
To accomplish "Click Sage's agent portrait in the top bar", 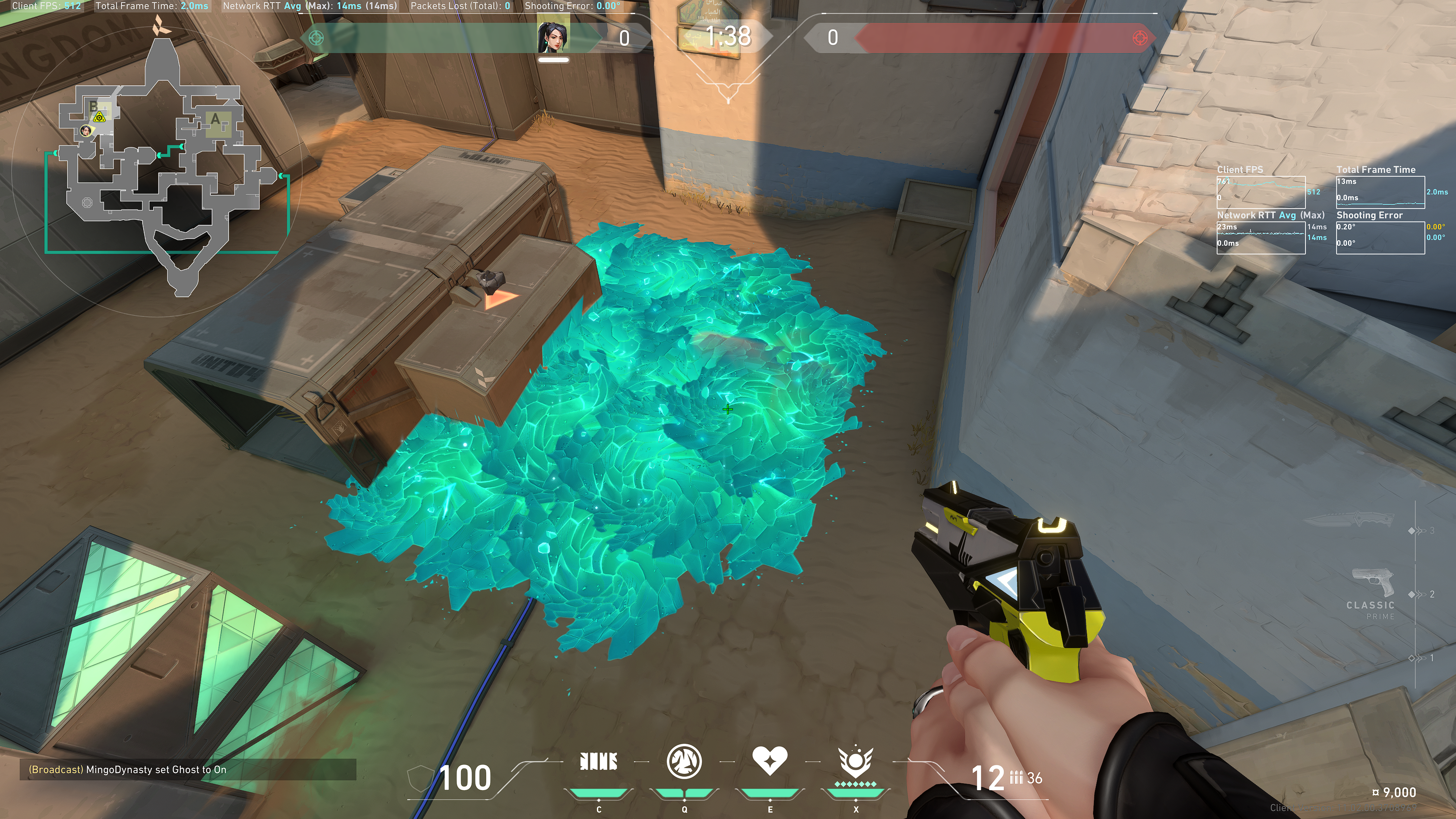I will pyautogui.click(x=553, y=37).
